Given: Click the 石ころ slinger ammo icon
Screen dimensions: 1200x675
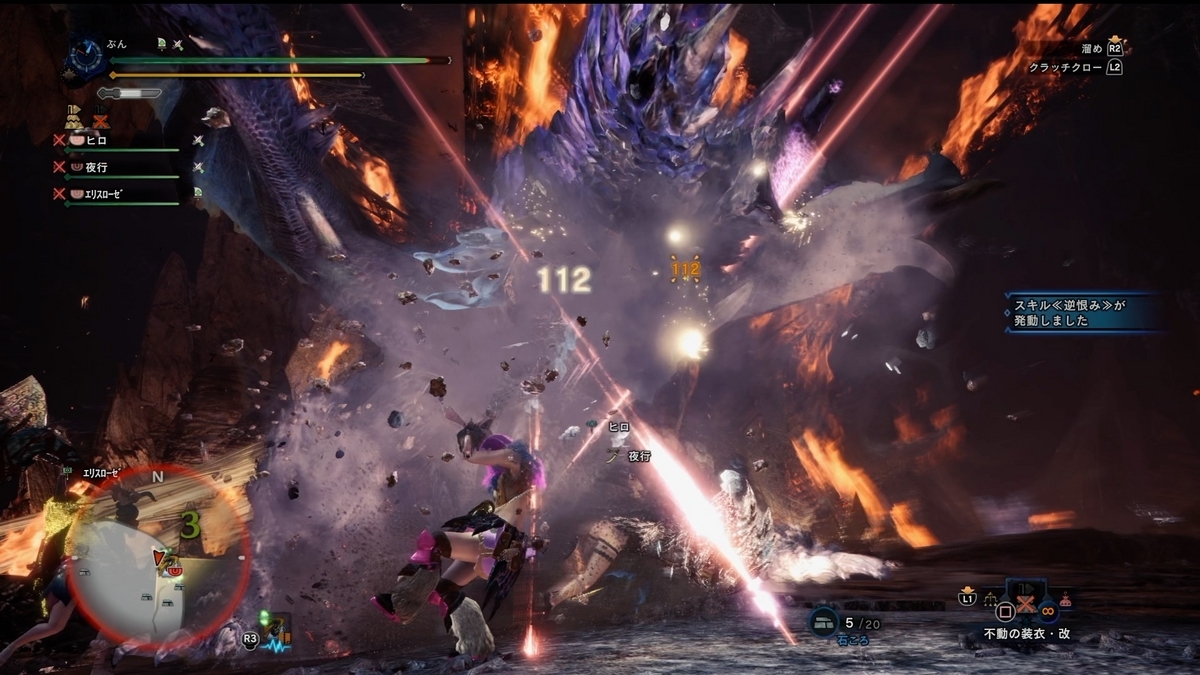Looking at the screenshot, I should (x=825, y=620).
